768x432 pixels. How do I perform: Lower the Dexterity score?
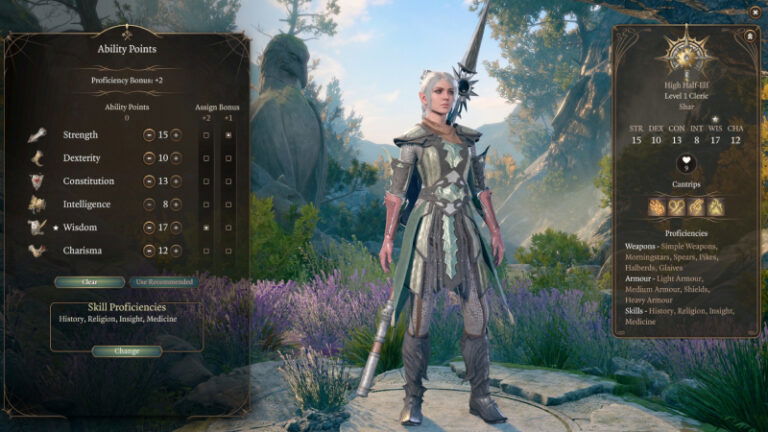click(x=149, y=158)
